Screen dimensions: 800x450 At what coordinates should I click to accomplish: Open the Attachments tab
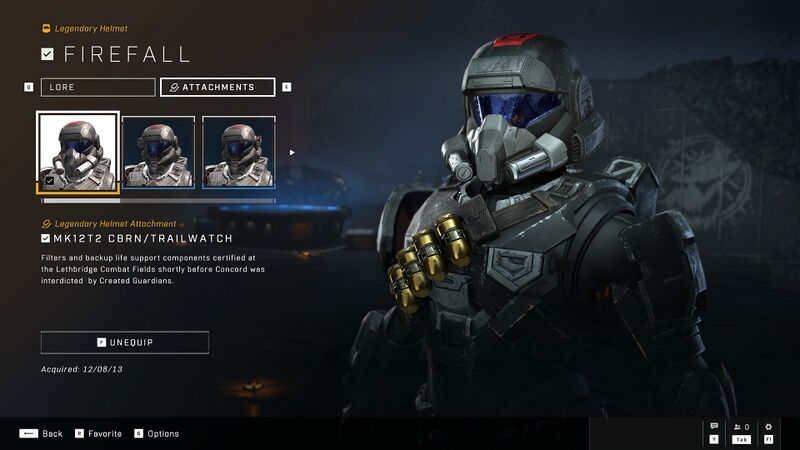[217, 87]
